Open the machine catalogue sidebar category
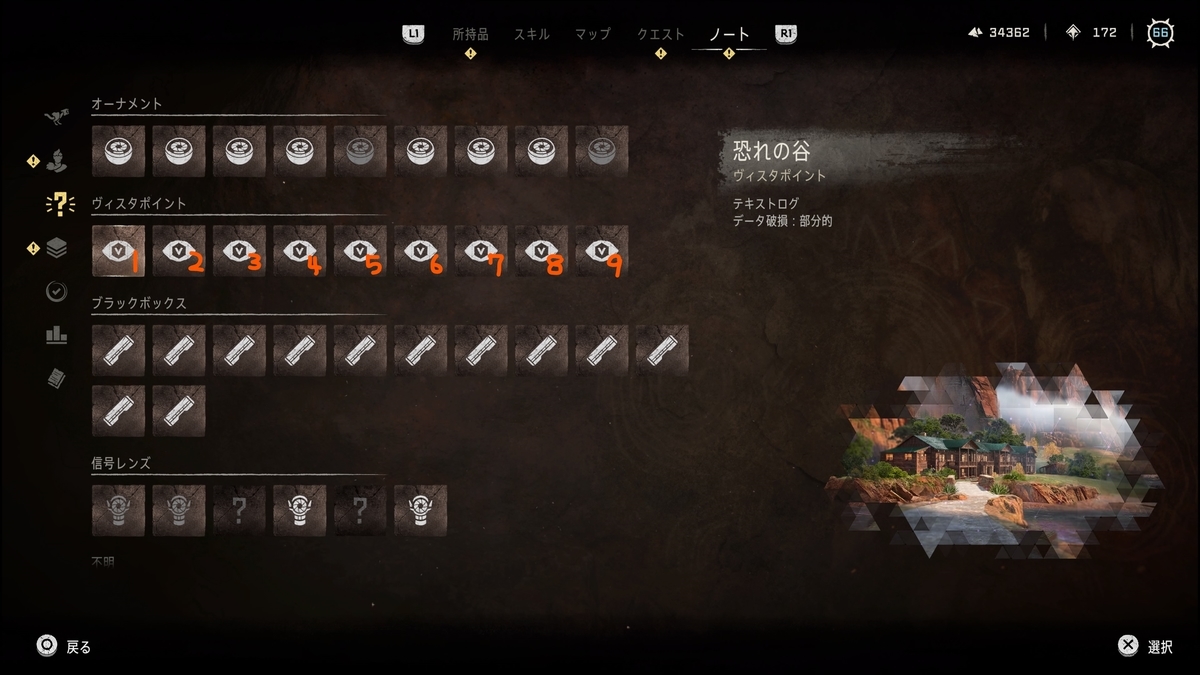The width and height of the screenshot is (1200, 675). pyautogui.click(x=57, y=117)
